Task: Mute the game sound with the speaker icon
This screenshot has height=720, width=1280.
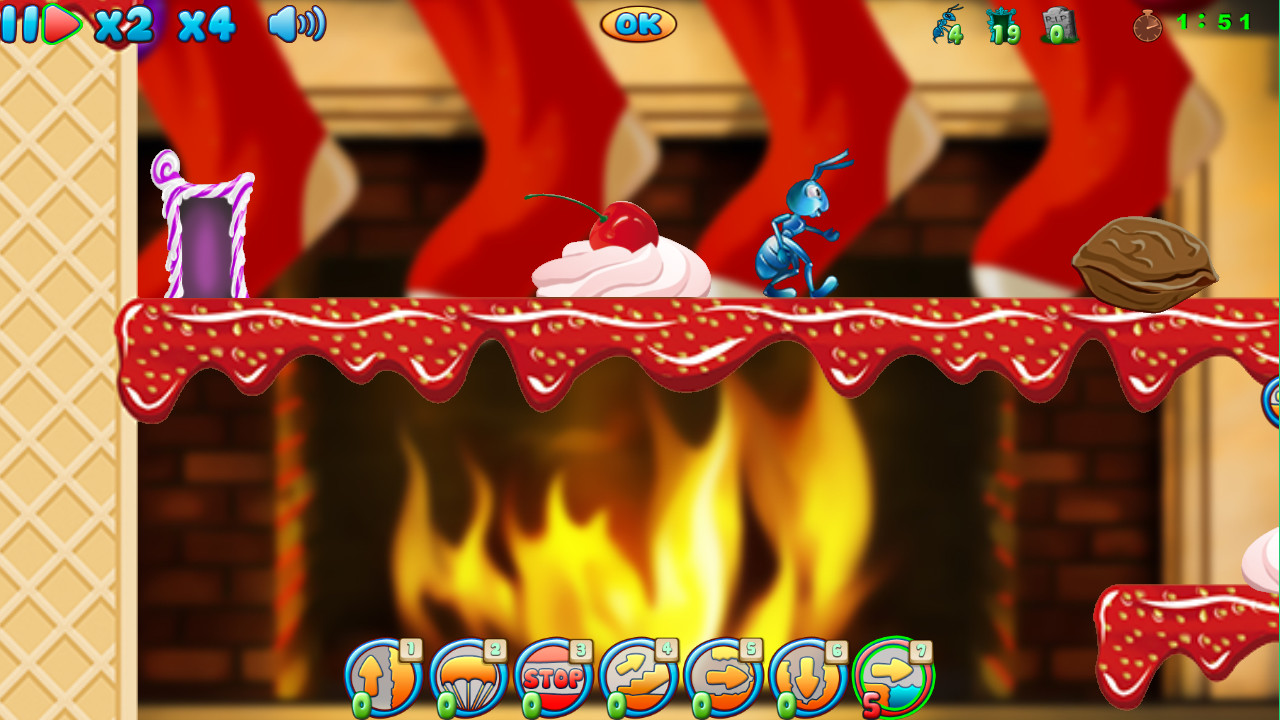Action: (x=295, y=26)
